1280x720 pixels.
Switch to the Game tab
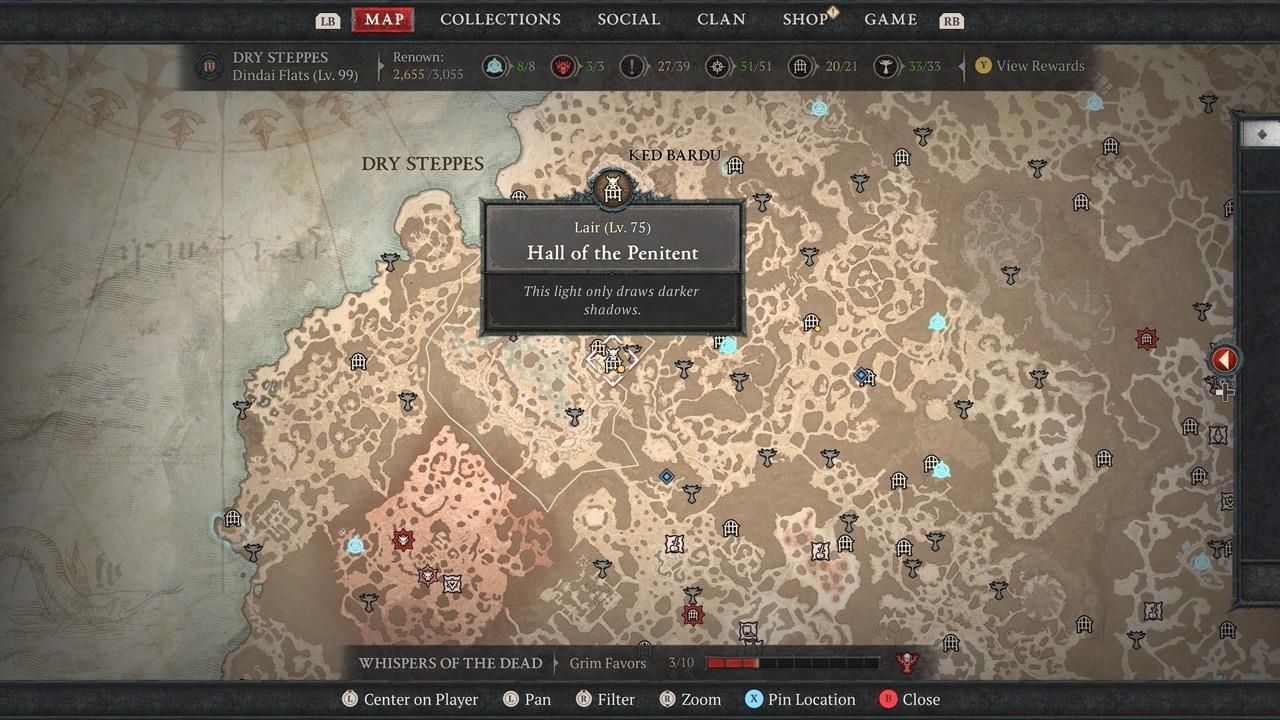[x=890, y=20]
